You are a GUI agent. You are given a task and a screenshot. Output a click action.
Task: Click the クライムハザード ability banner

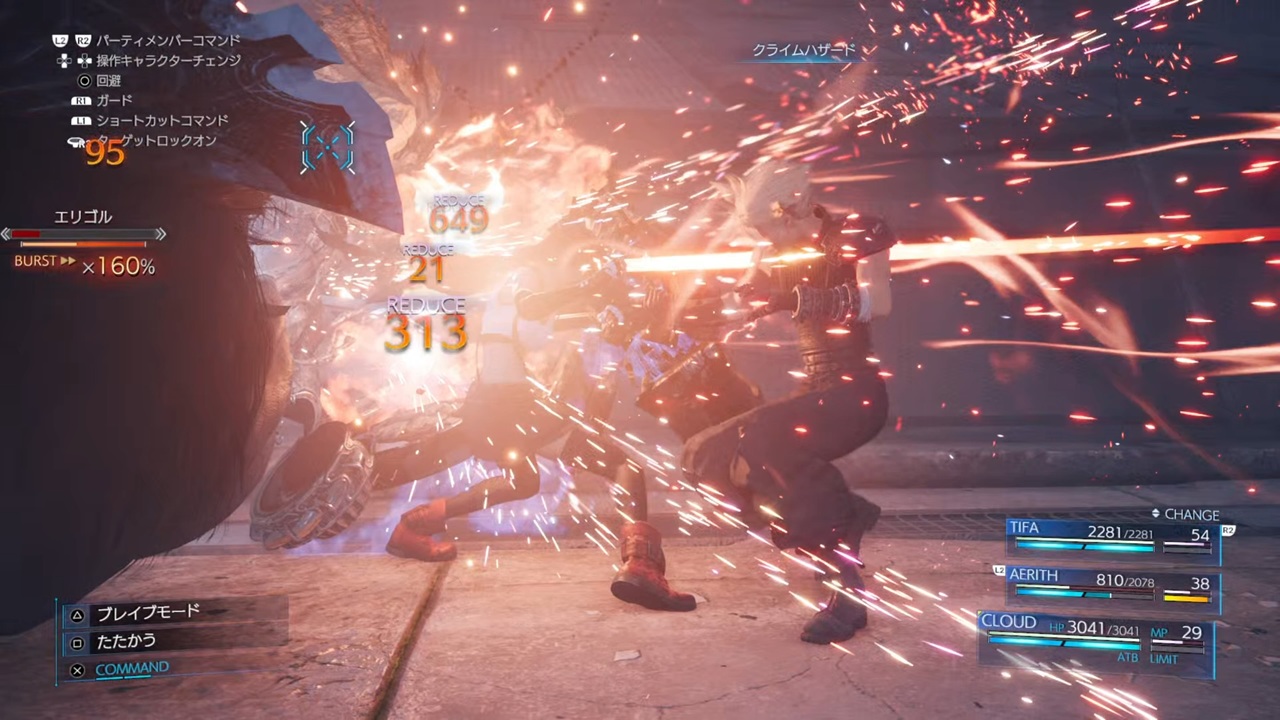tap(805, 51)
